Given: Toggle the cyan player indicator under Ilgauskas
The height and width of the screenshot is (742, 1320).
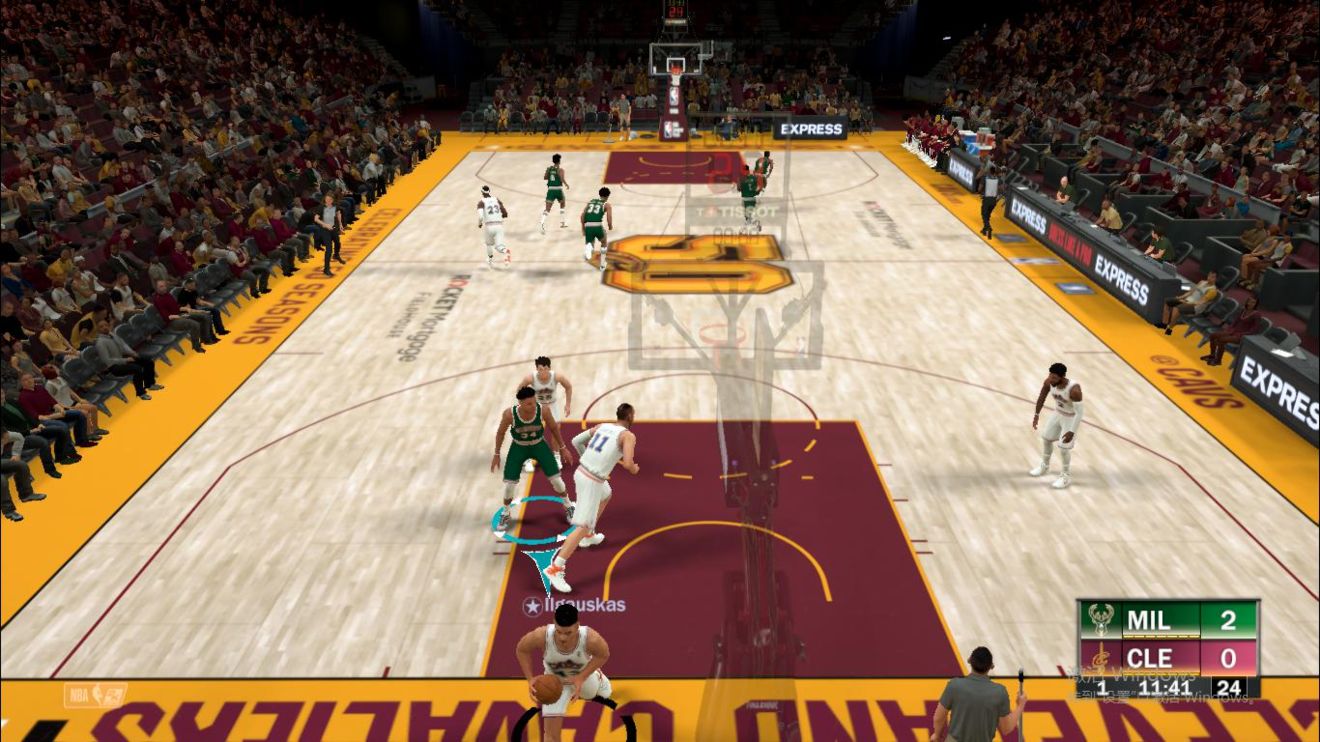Looking at the screenshot, I should (x=527, y=520).
